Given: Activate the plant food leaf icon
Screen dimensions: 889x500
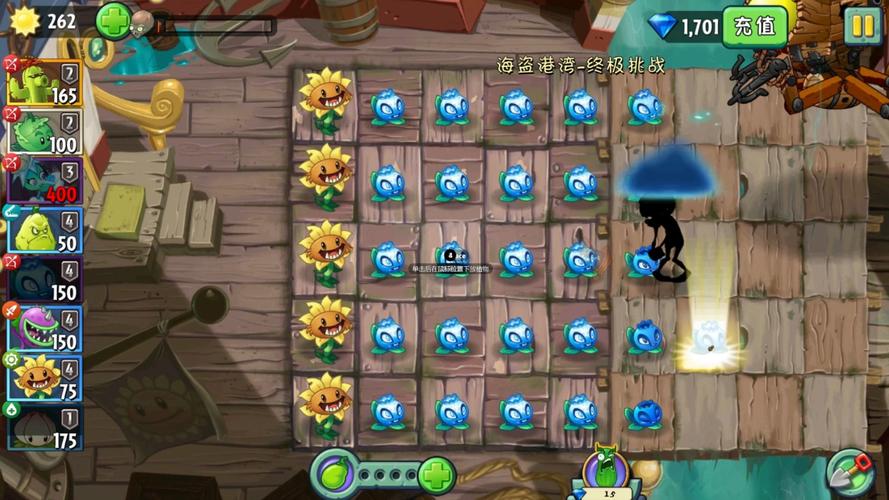Looking at the screenshot, I should (335, 473).
